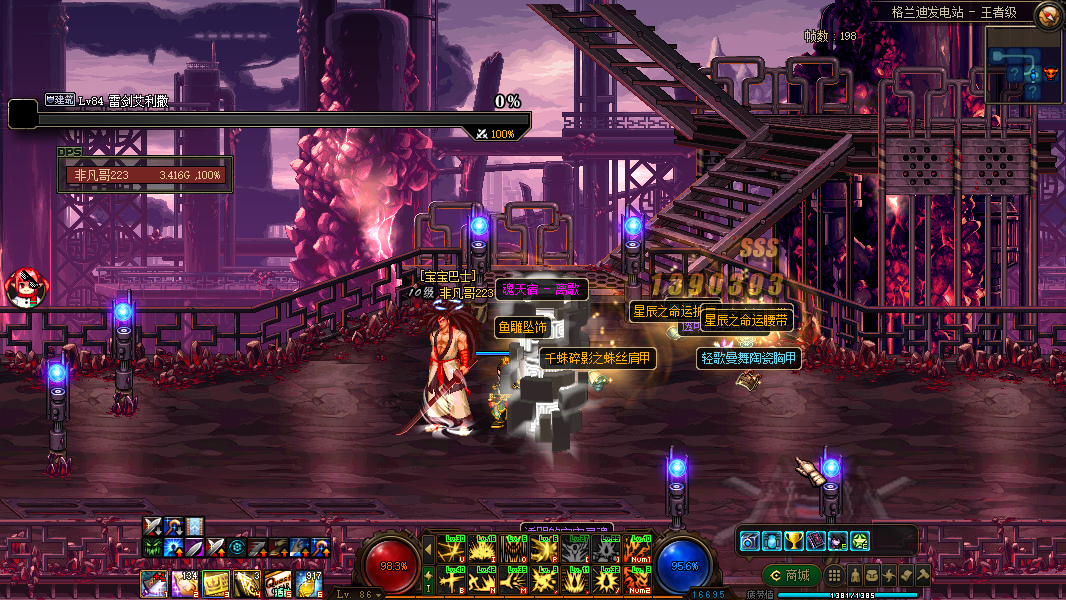The image size is (1066, 600).
Task: Select the boss room on the minimap
Action: (1050, 73)
